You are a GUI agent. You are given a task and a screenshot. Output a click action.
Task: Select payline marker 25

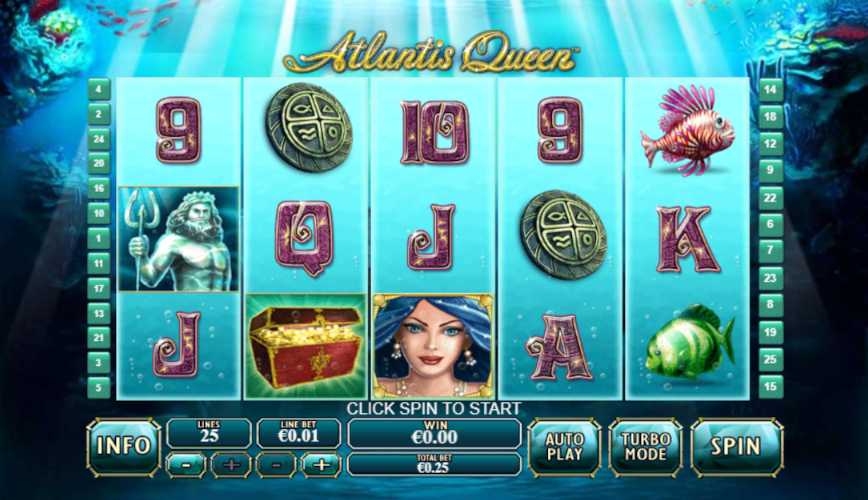click(770, 357)
